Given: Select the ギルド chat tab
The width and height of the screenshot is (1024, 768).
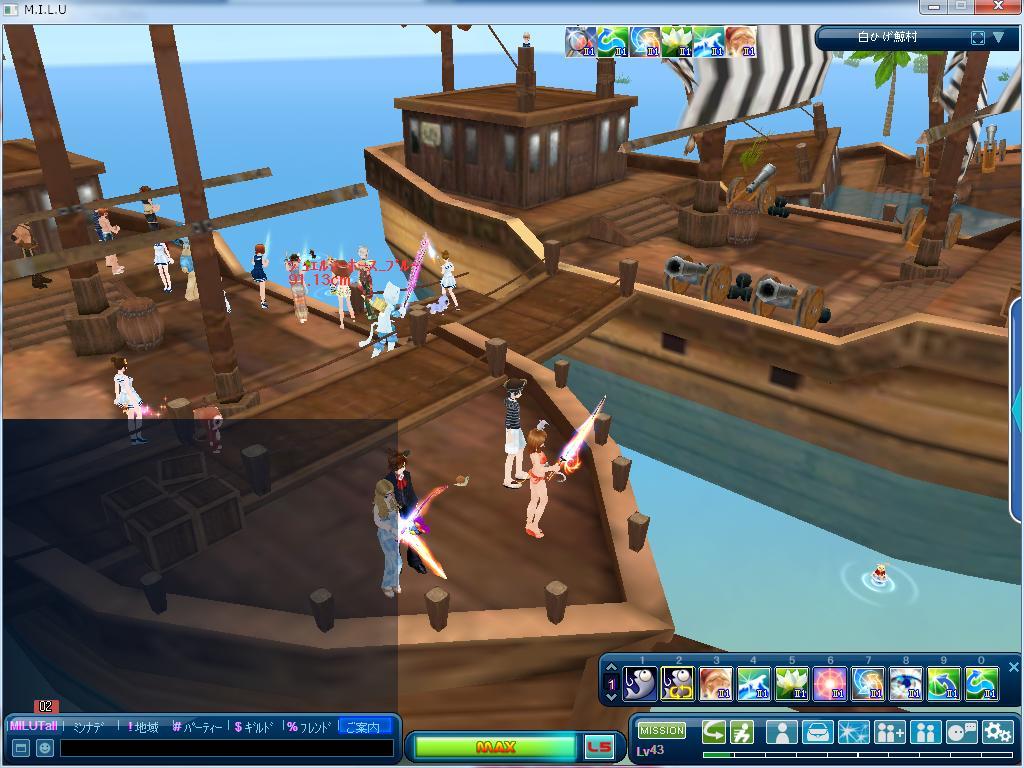Looking at the screenshot, I should coord(255,727).
